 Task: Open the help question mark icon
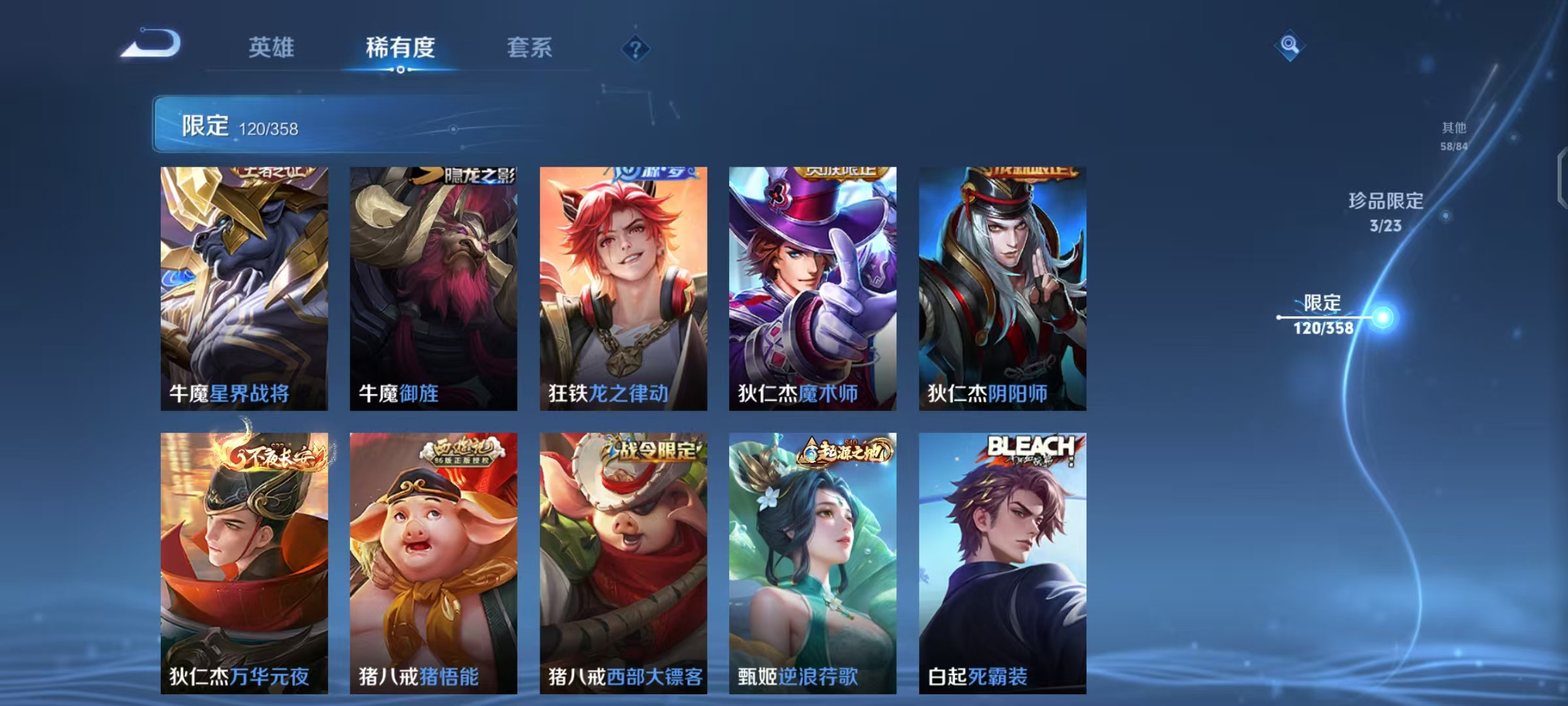click(x=634, y=48)
